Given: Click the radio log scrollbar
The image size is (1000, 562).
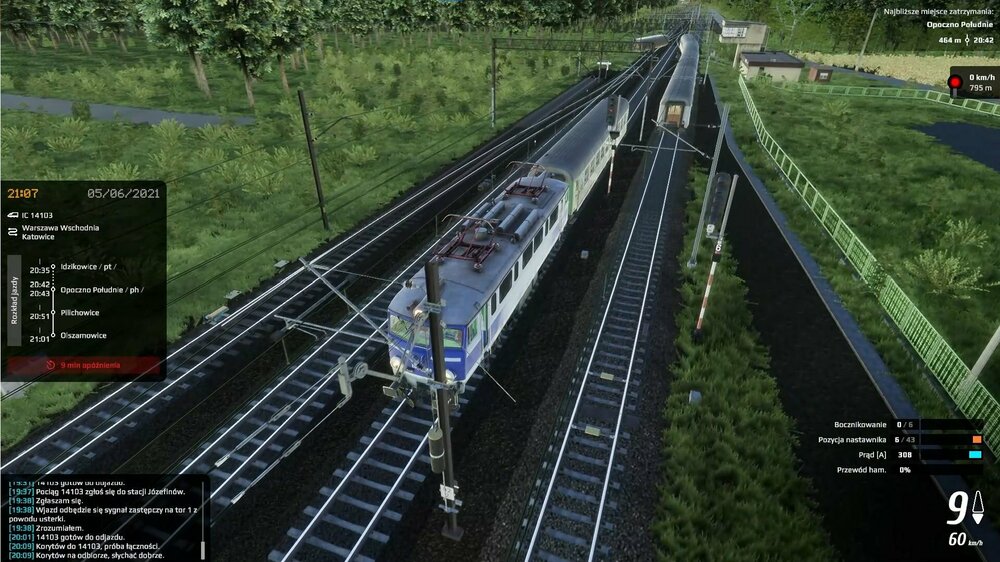Looking at the screenshot, I should pyautogui.click(x=203, y=548).
